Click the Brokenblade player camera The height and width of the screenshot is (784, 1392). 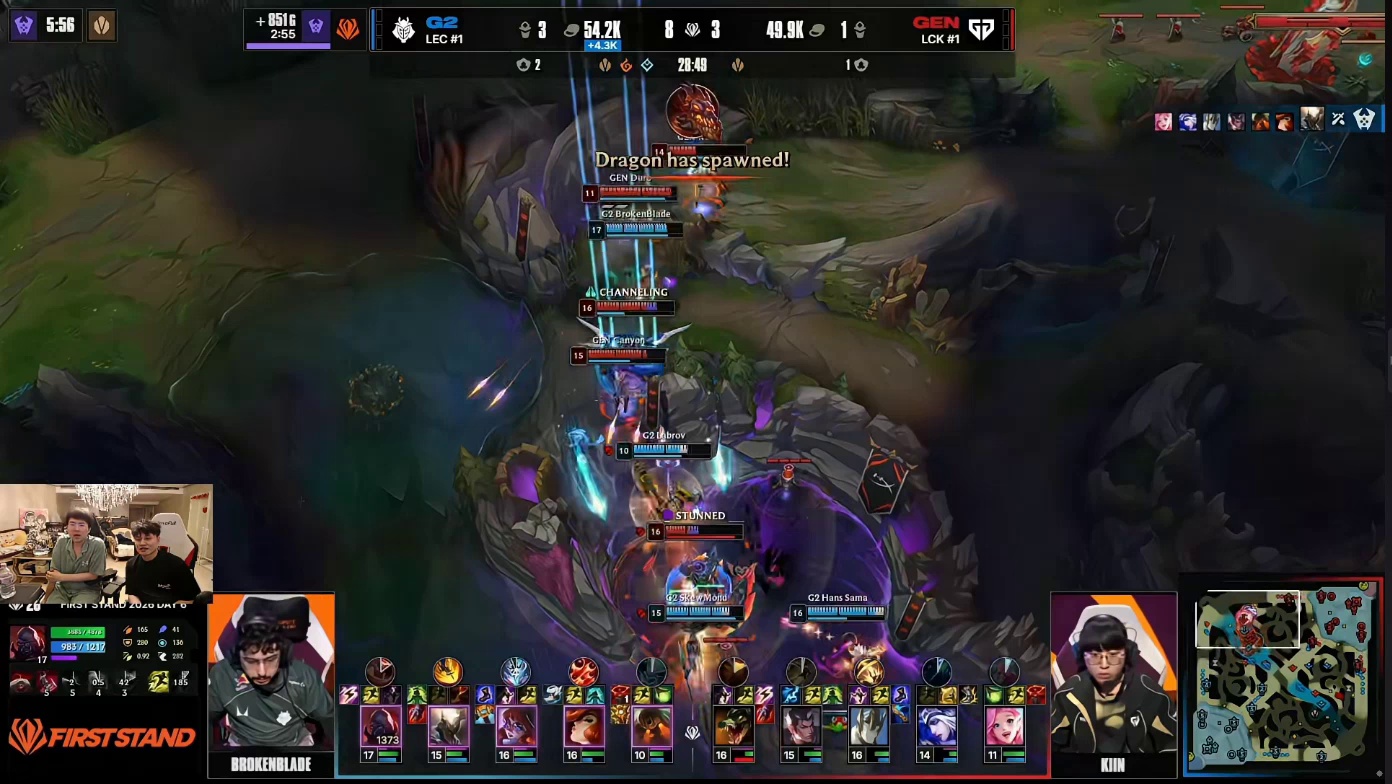271,673
